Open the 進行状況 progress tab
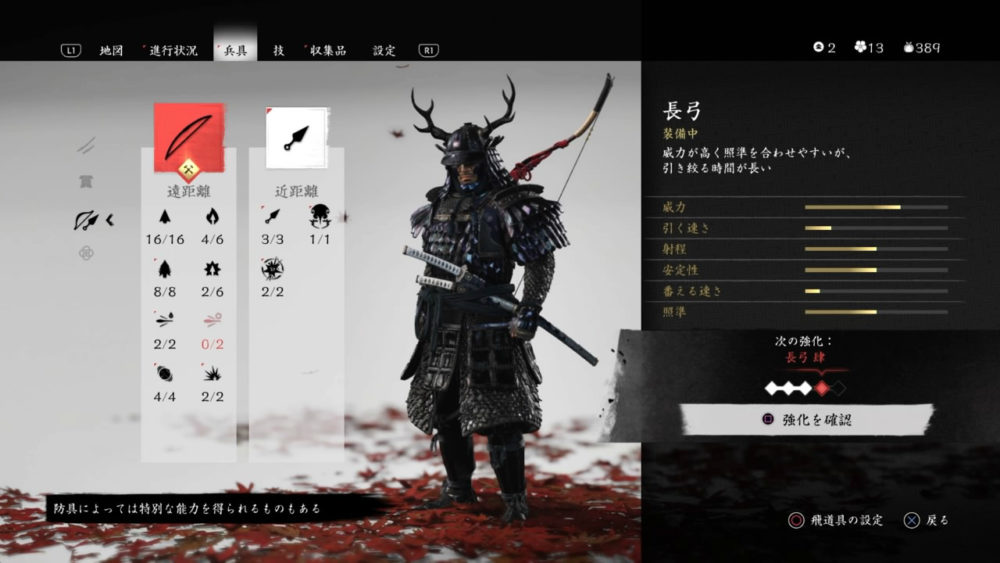 [173, 50]
